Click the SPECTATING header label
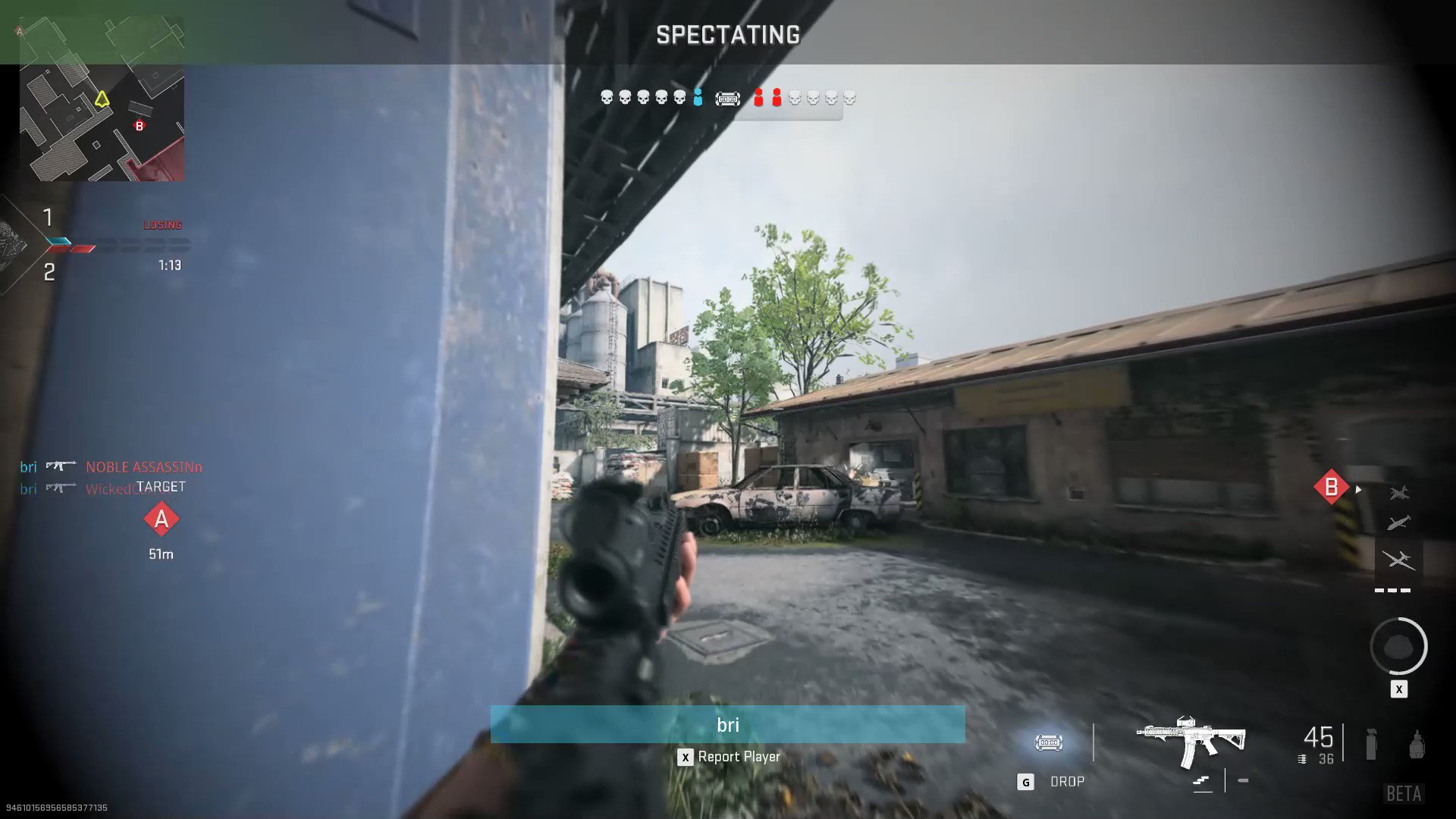This screenshot has height=819, width=1456. pyautogui.click(x=727, y=35)
